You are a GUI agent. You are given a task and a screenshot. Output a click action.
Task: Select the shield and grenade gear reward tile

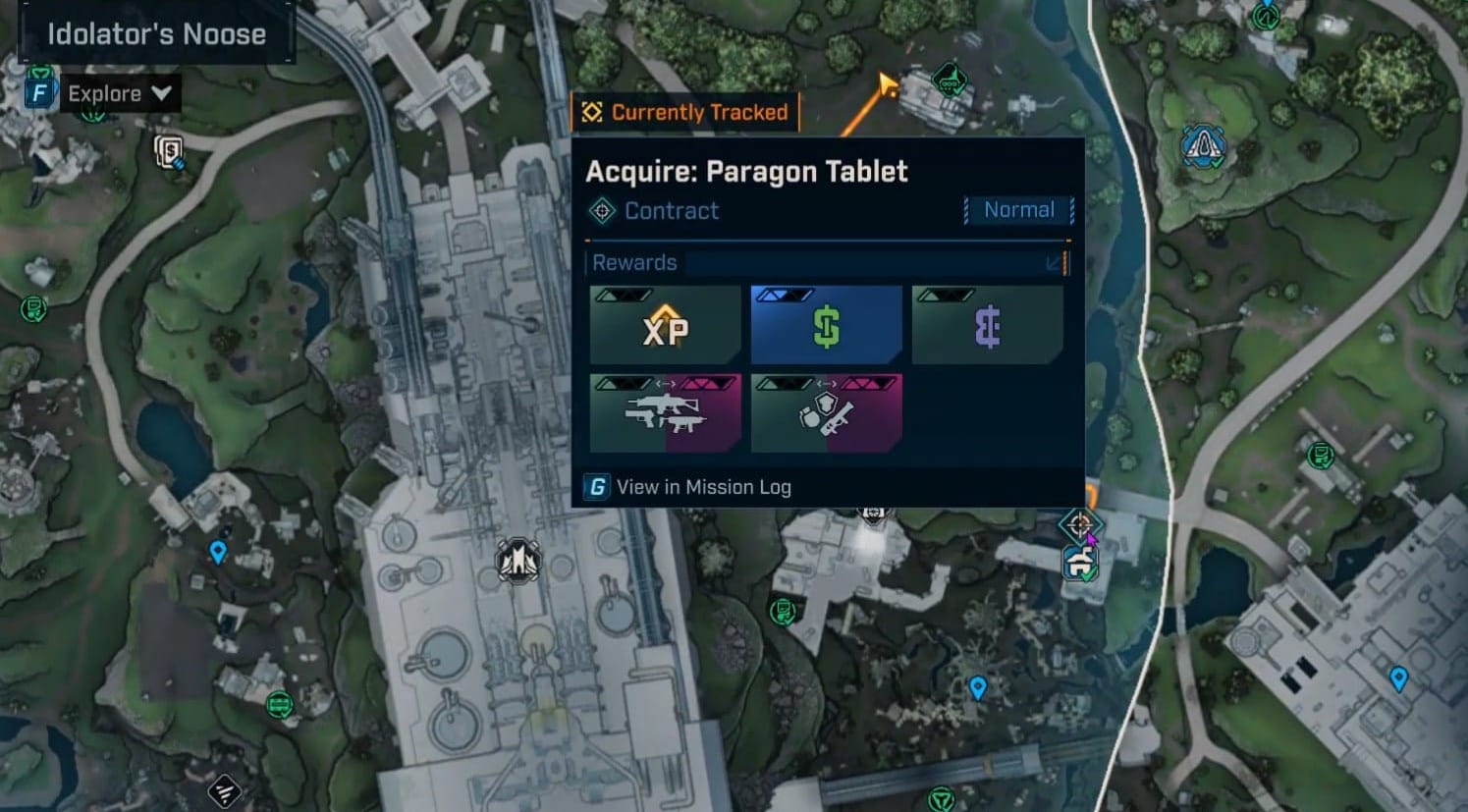pos(826,413)
